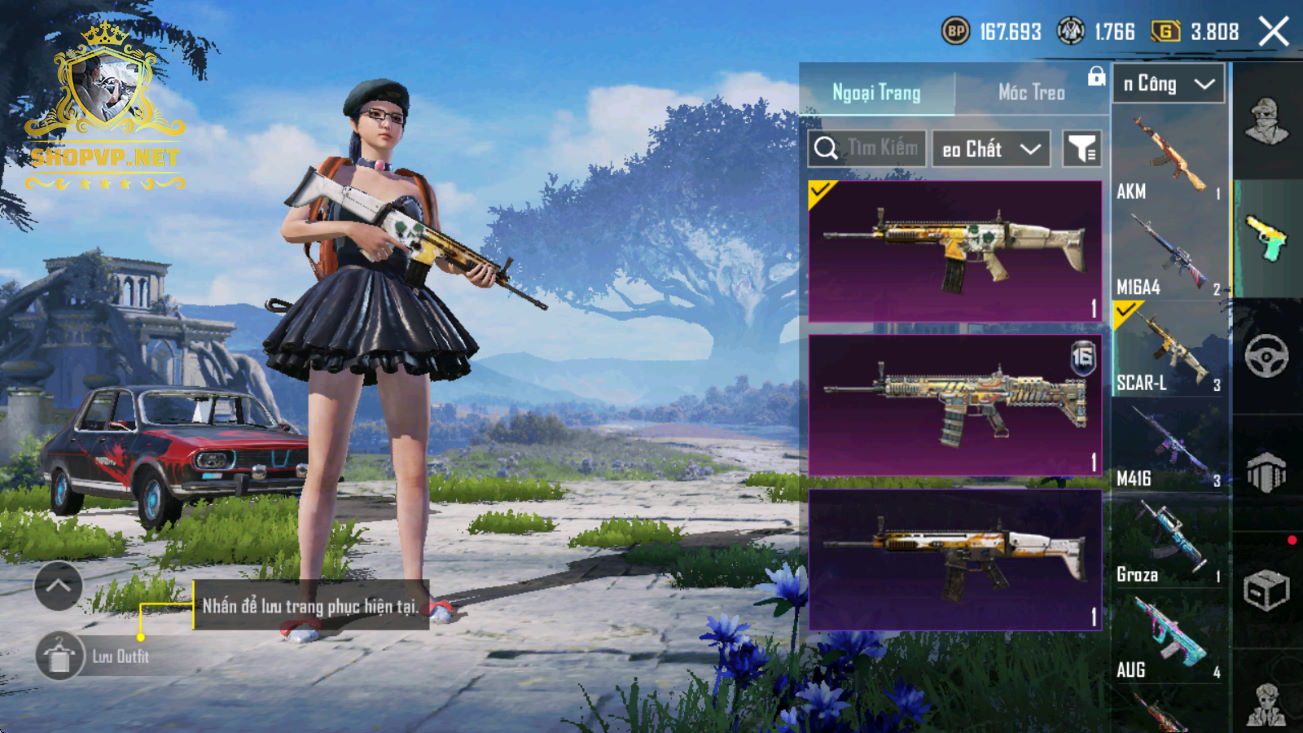Open the vehicle steering wheel category
The width and height of the screenshot is (1303, 733).
pos(1266,356)
